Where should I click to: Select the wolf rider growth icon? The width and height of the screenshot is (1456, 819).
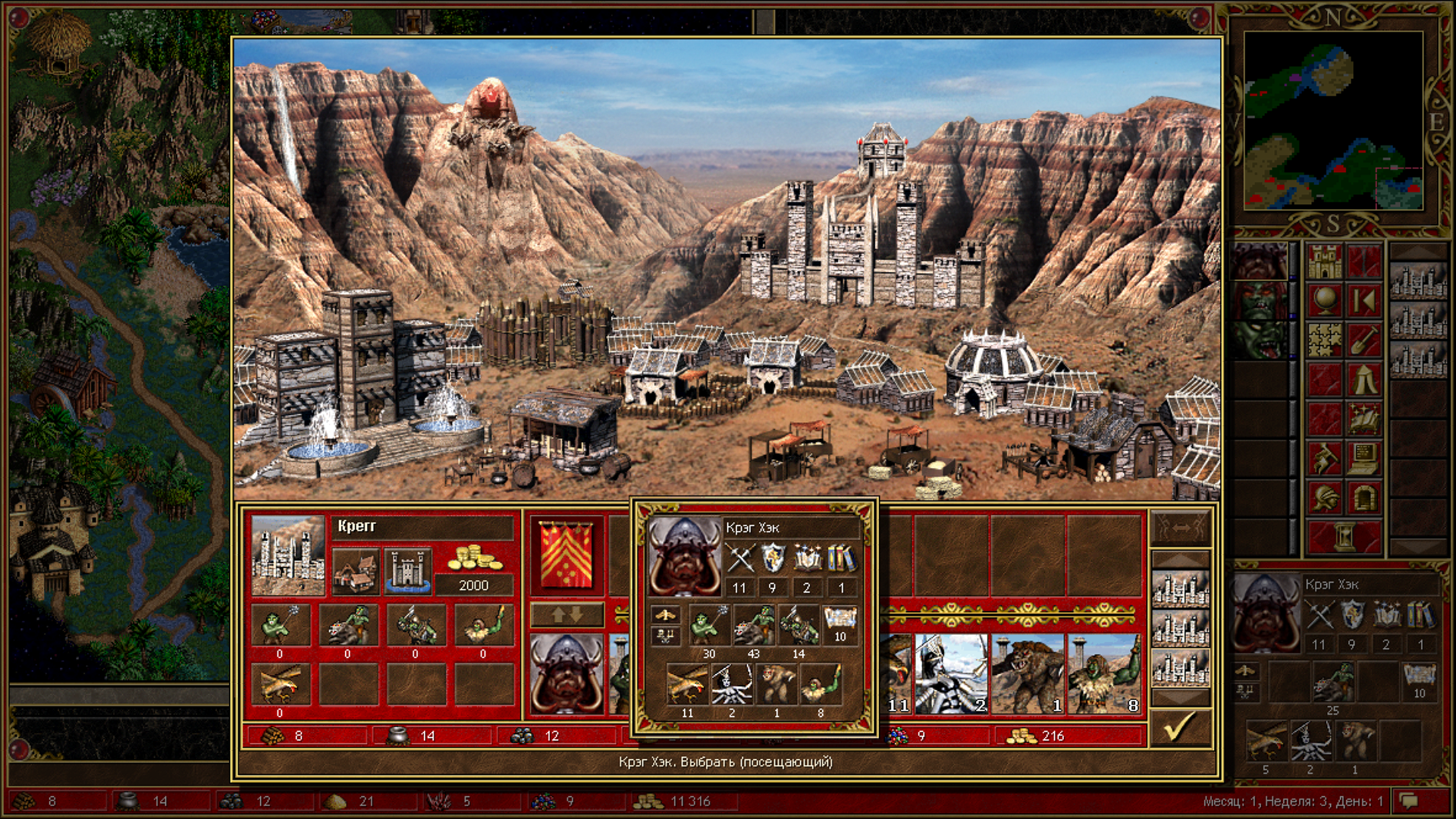click(x=348, y=625)
